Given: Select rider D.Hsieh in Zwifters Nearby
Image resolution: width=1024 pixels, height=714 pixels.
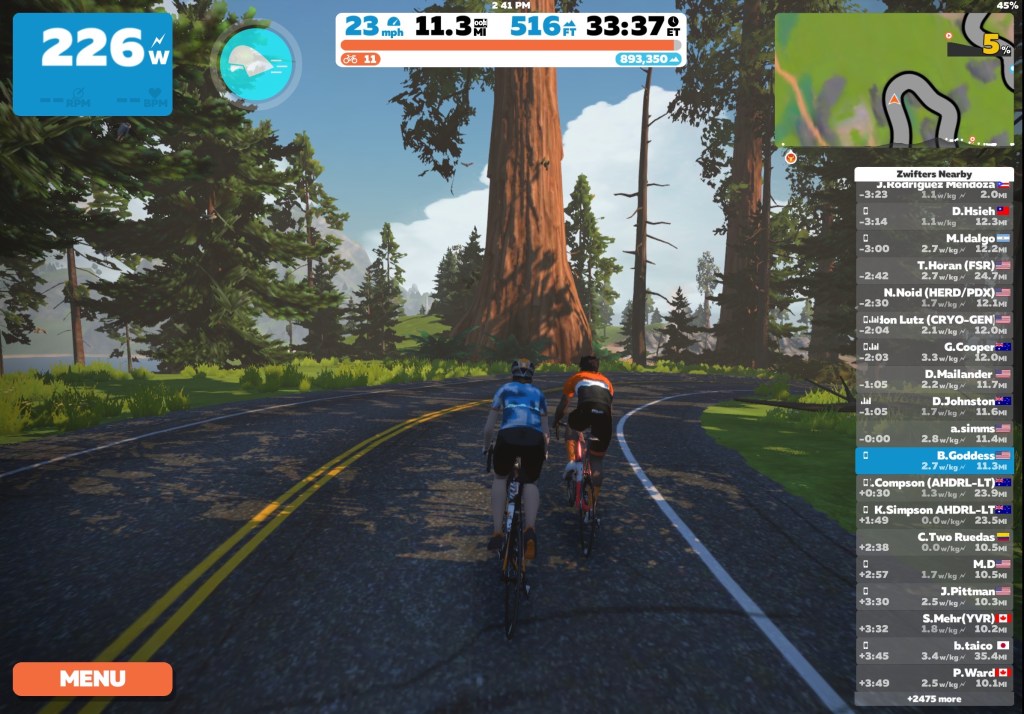Looking at the screenshot, I should (x=934, y=216).
